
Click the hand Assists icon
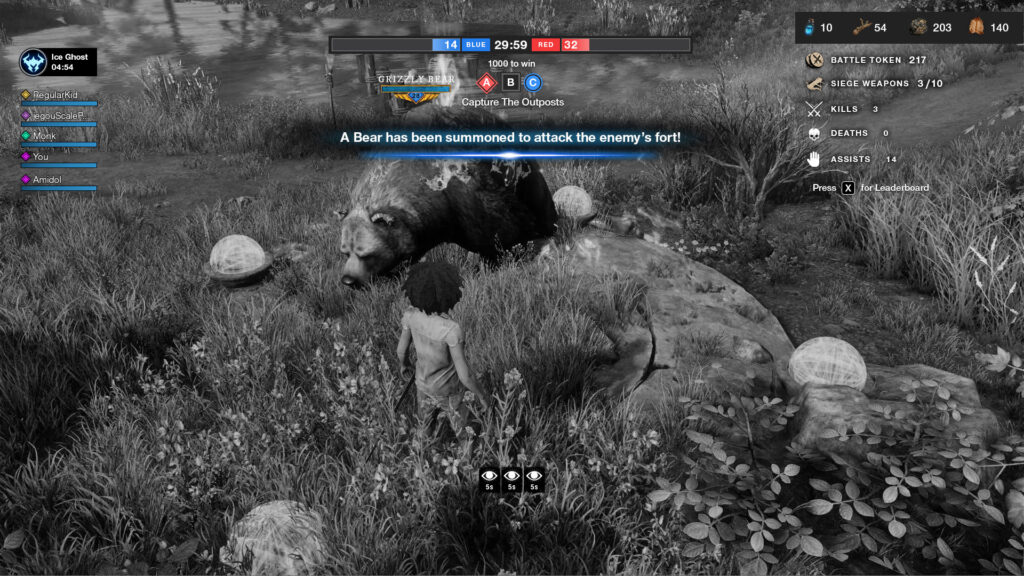[814, 158]
